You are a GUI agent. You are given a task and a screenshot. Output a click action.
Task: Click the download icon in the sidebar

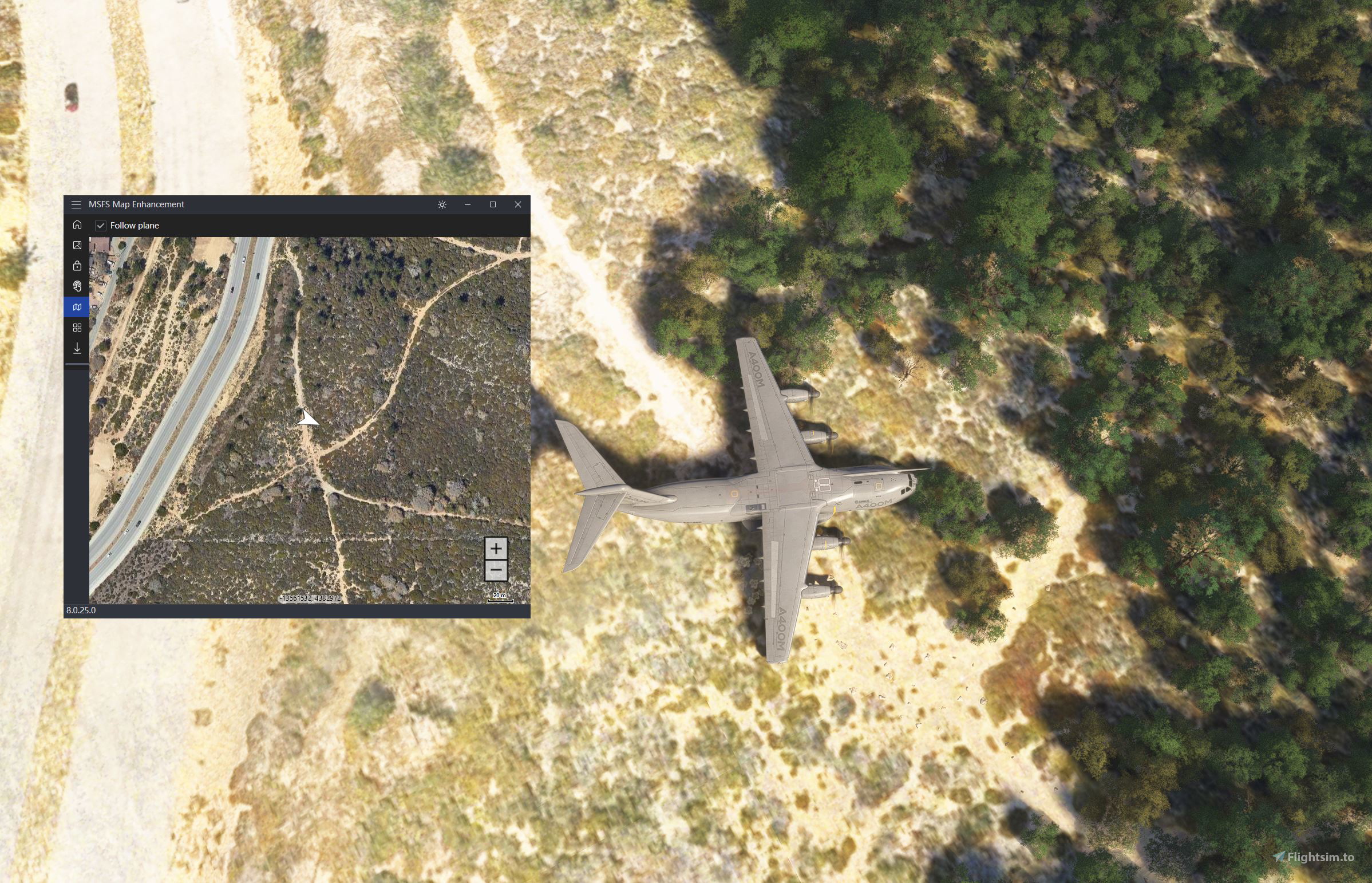[x=77, y=348]
